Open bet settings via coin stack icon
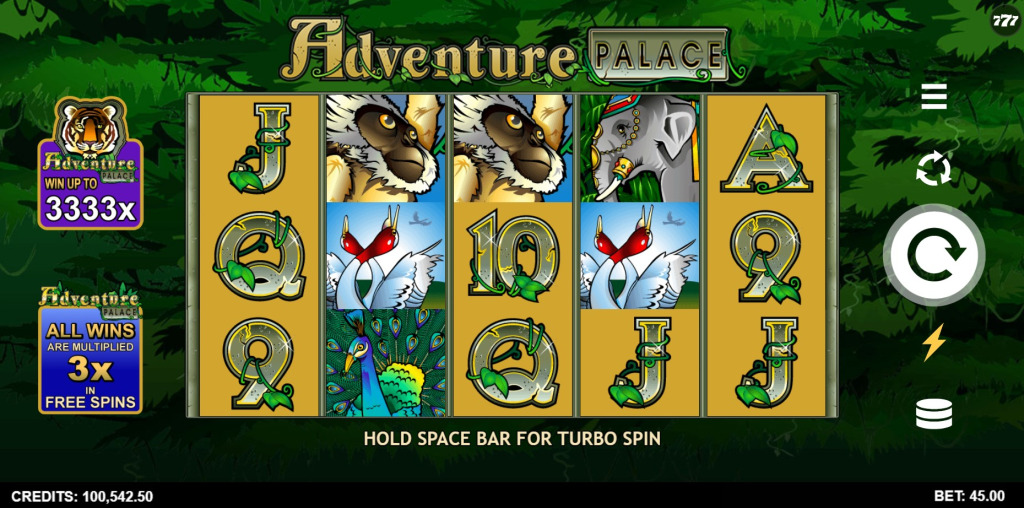This screenshot has width=1024, height=508. 934,414
